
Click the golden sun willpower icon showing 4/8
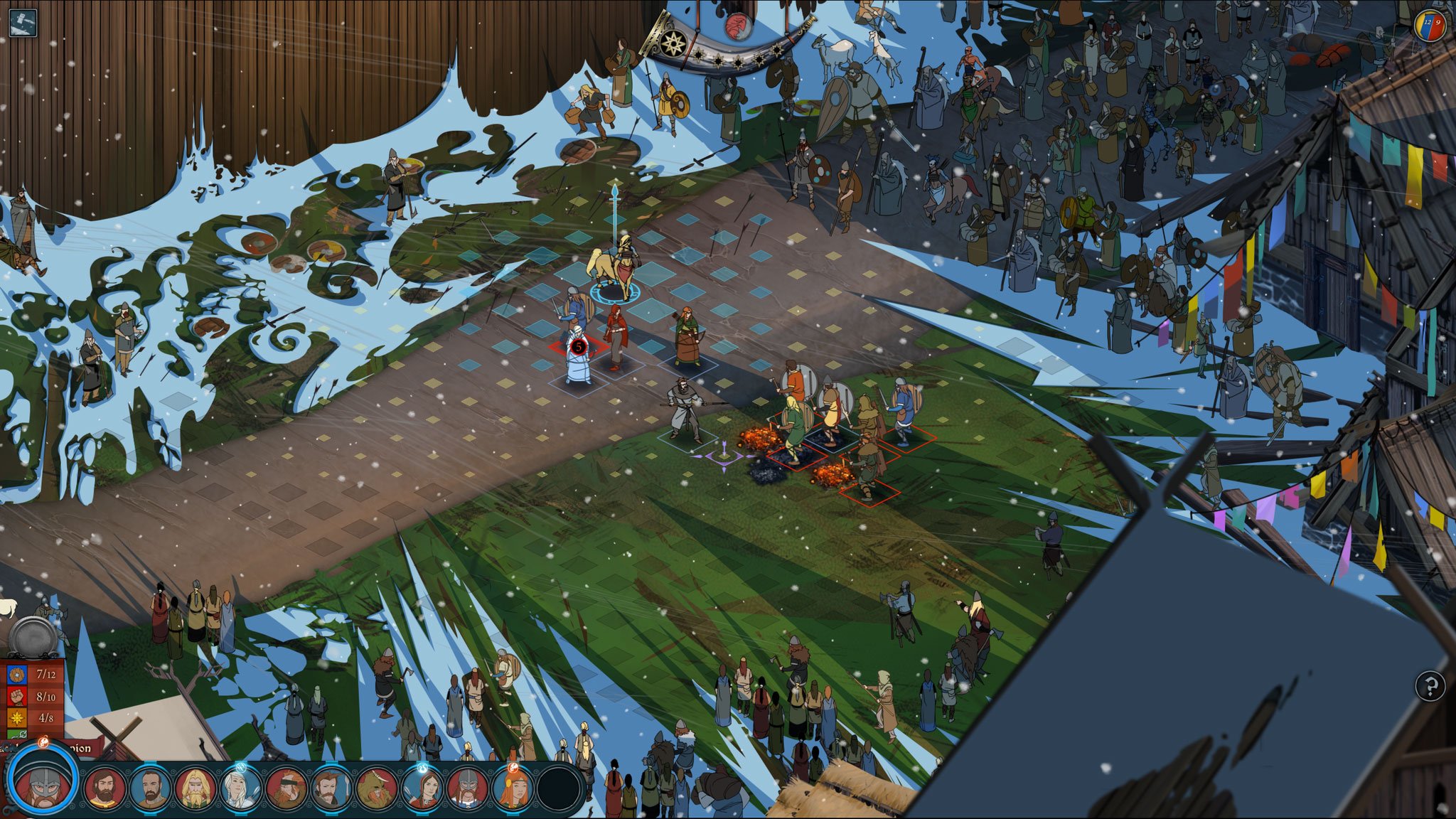16,718
